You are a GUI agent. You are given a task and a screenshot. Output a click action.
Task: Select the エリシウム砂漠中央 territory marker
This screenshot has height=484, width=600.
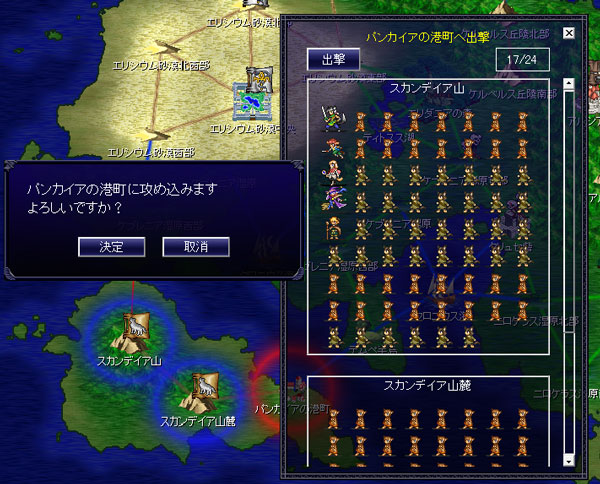tap(254, 96)
